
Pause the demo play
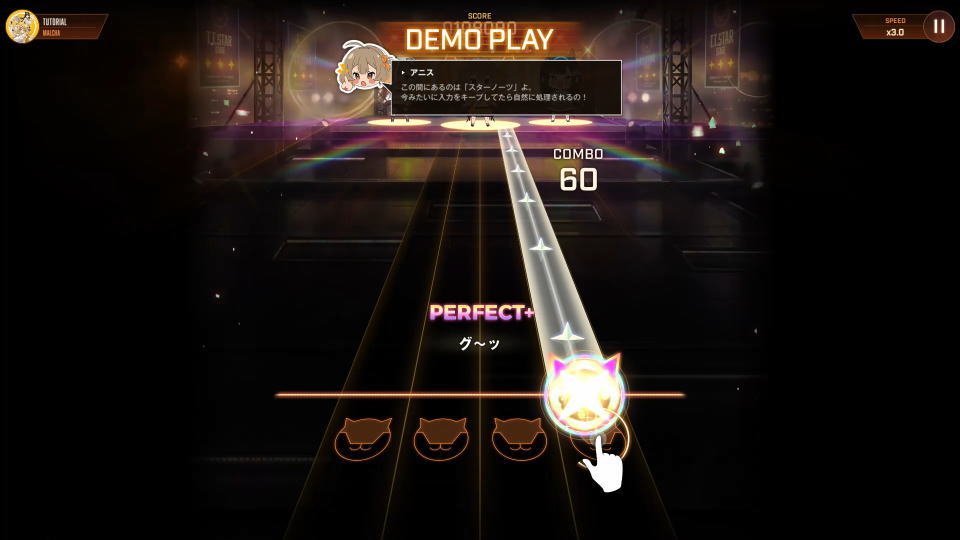point(938,26)
